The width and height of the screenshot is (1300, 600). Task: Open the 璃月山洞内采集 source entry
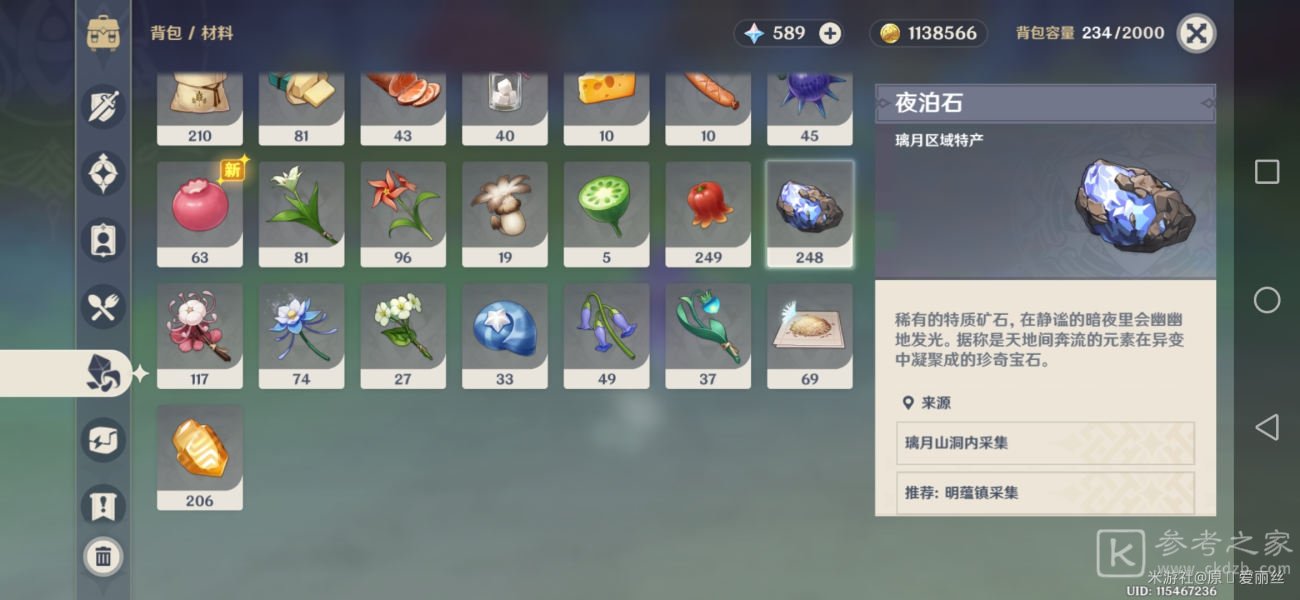(x=1045, y=442)
